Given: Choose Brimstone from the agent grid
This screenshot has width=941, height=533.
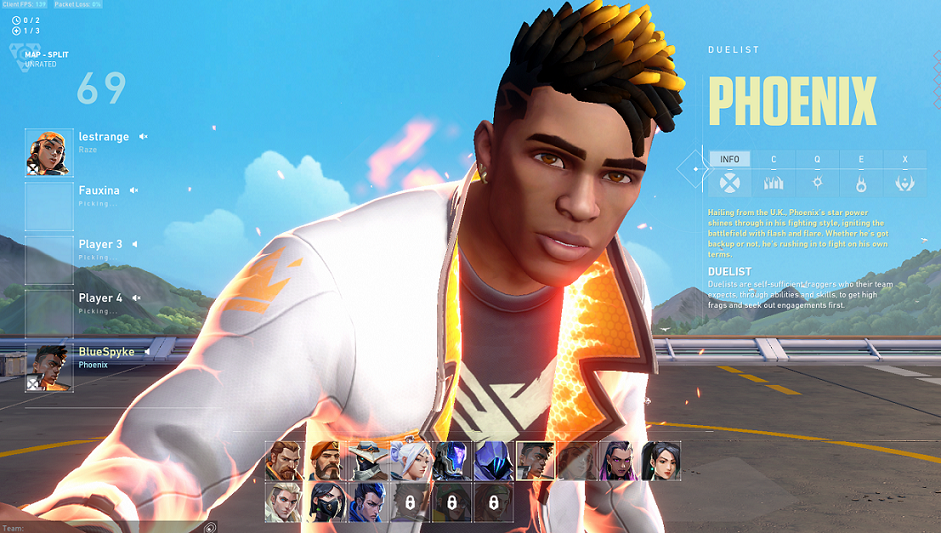Looking at the screenshot, I should 326,461.
